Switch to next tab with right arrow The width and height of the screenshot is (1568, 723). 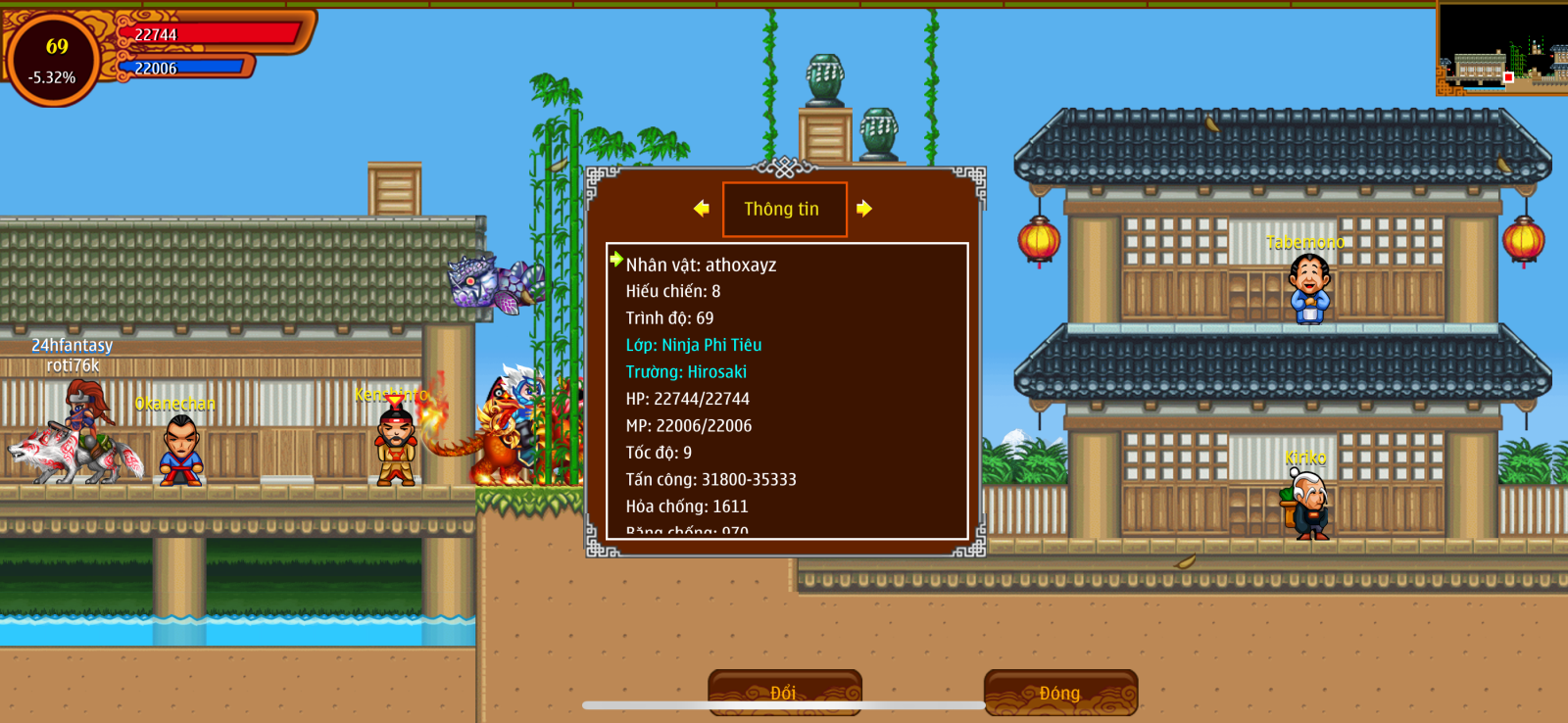click(x=863, y=208)
